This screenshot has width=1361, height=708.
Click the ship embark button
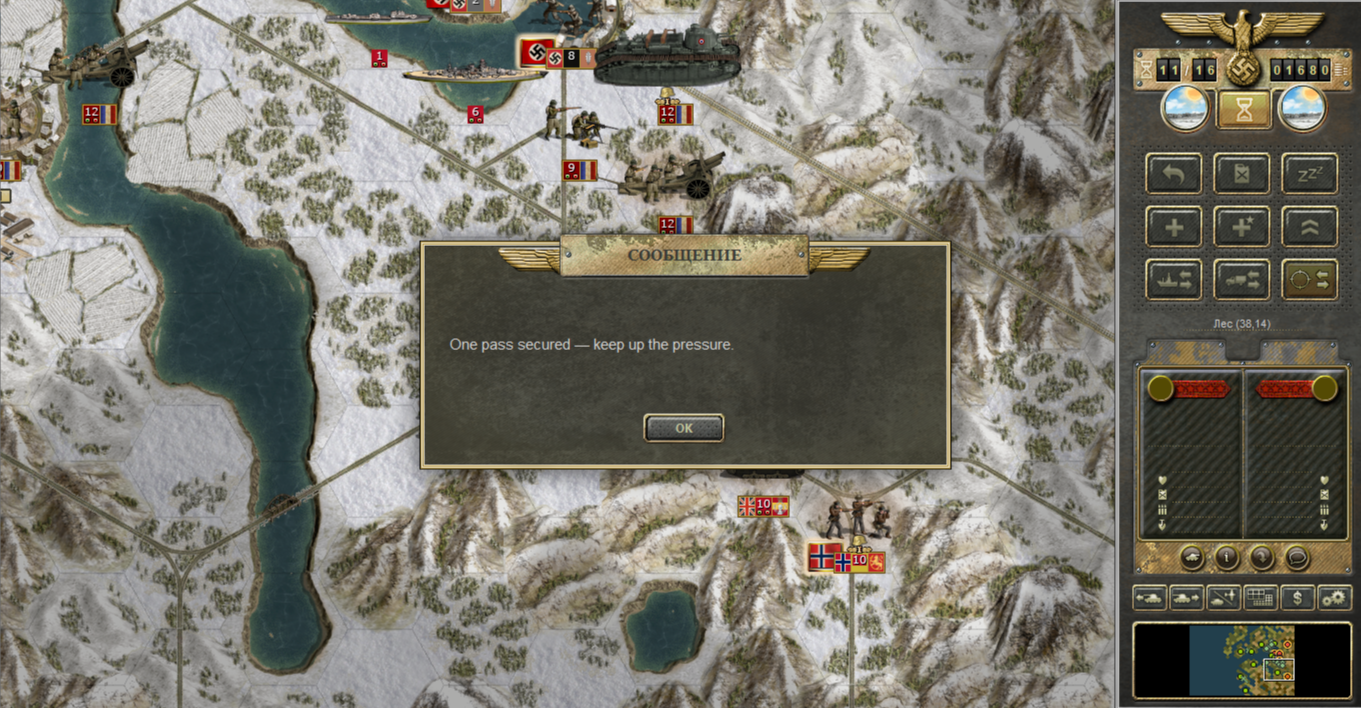[x=1174, y=280]
